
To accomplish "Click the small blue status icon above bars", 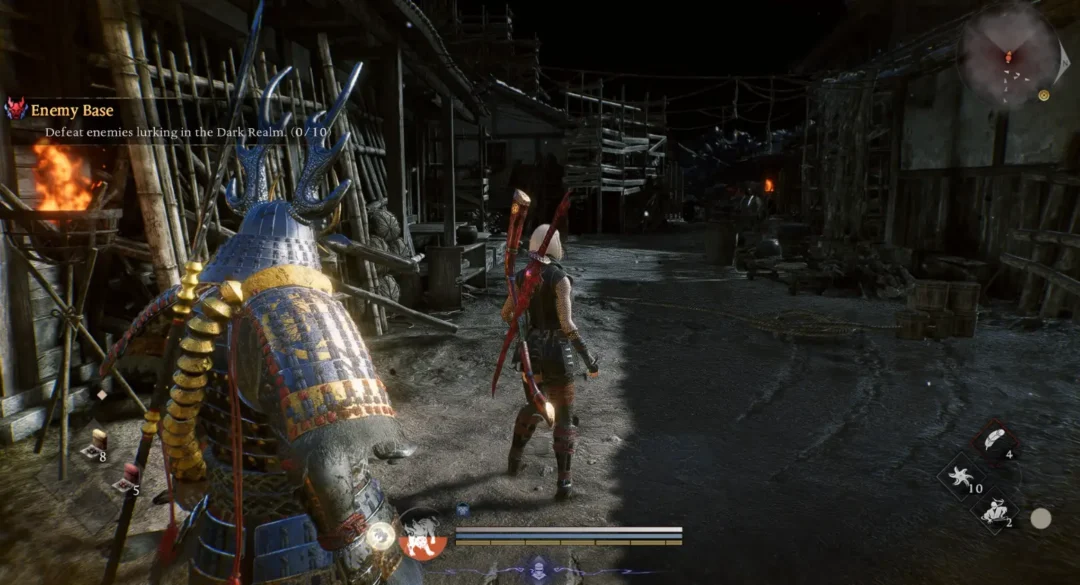I will tap(463, 508).
